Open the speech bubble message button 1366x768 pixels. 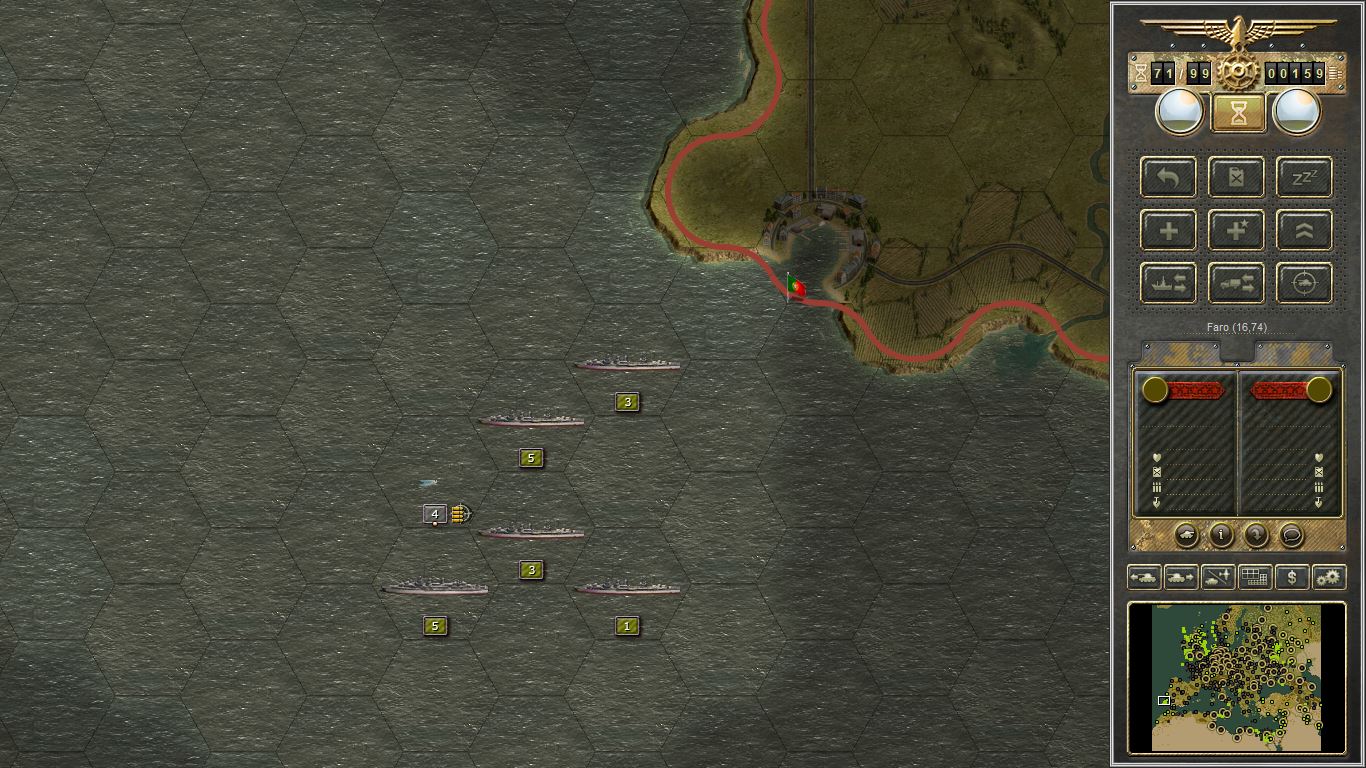point(1291,535)
